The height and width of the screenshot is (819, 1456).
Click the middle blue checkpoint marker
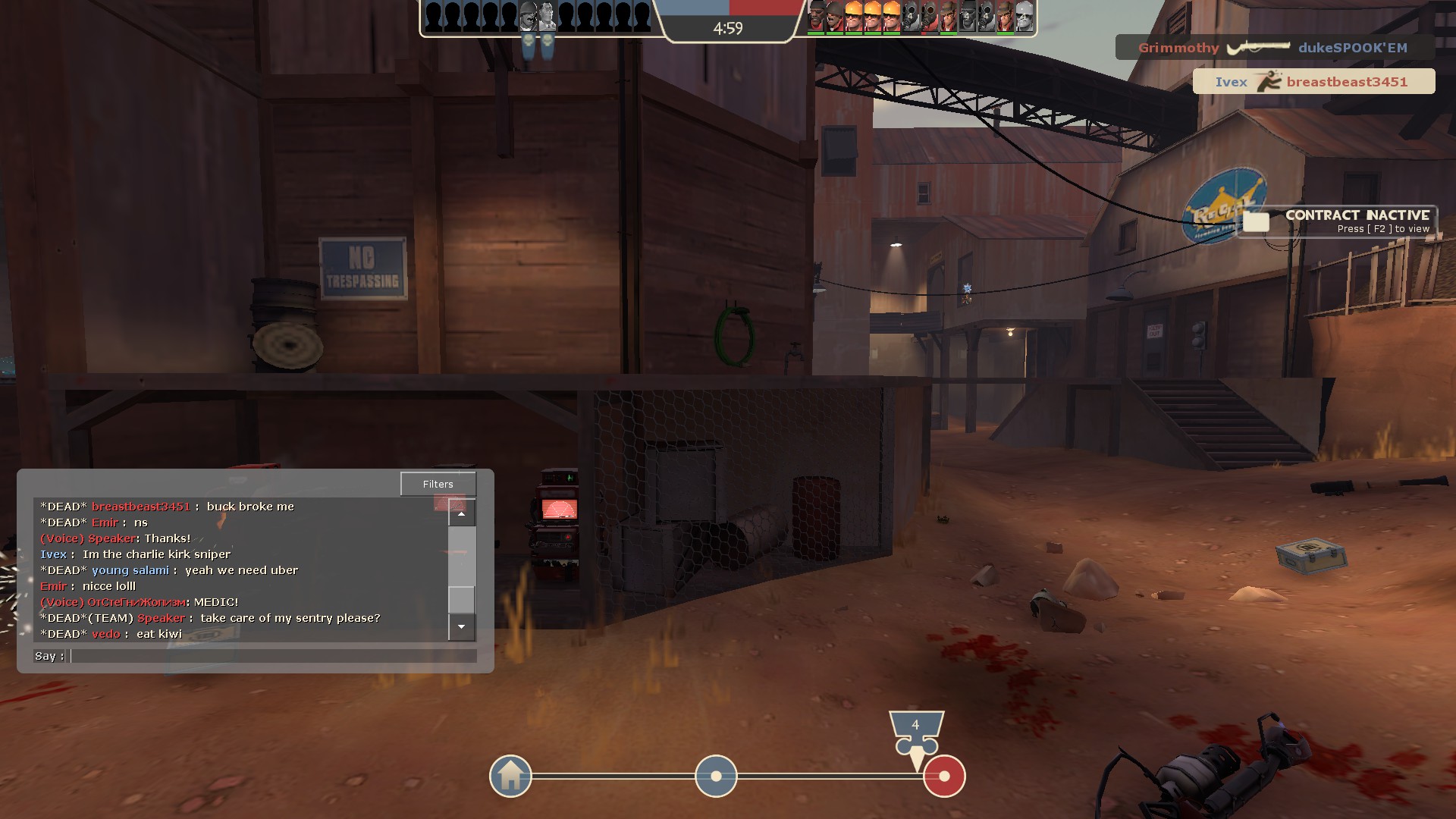pos(716,776)
